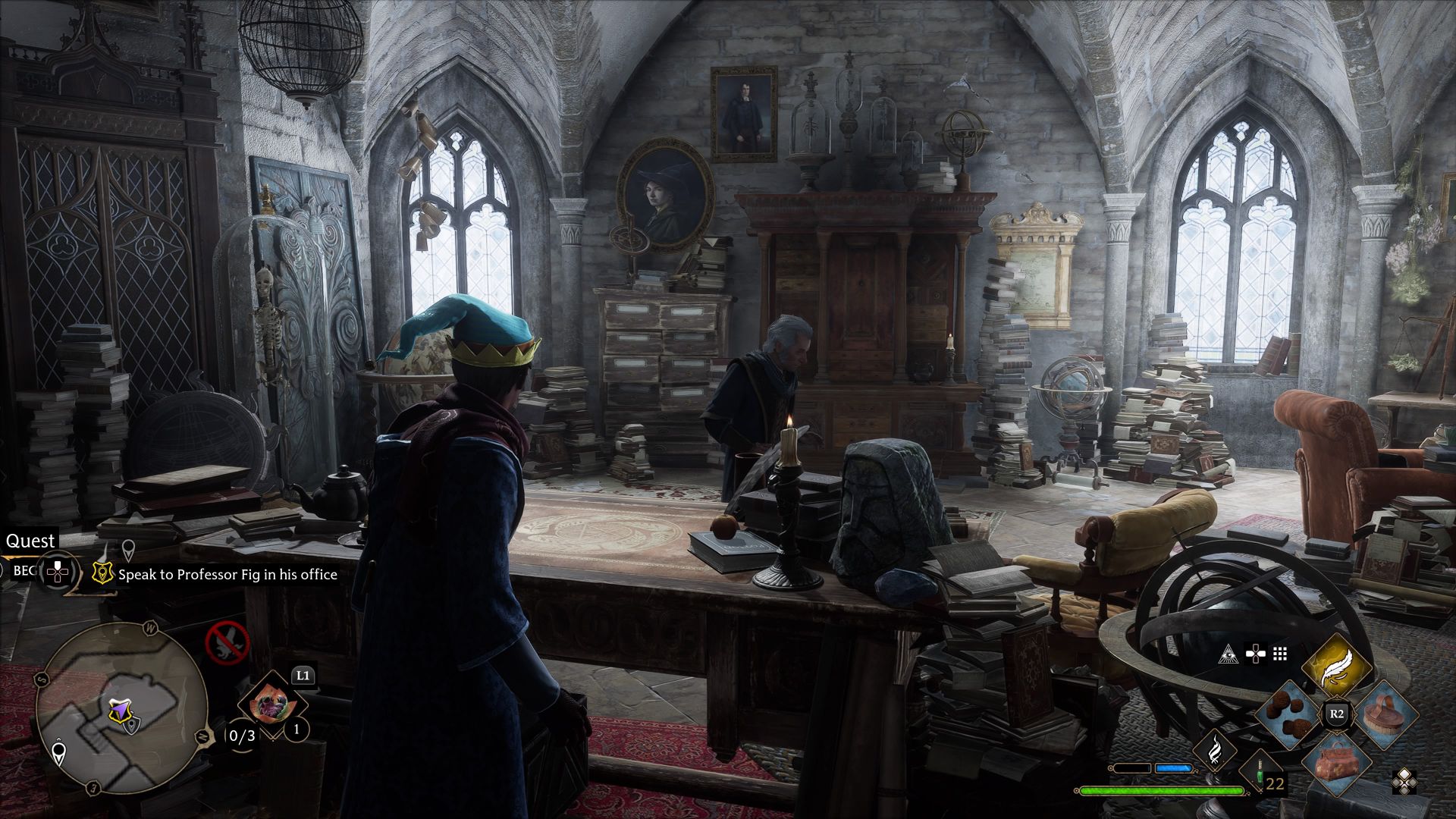Toggle the D-pad indicator near the spell wheel
The width and height of the screenshot is (1456, 819).
pos(1256,654)
